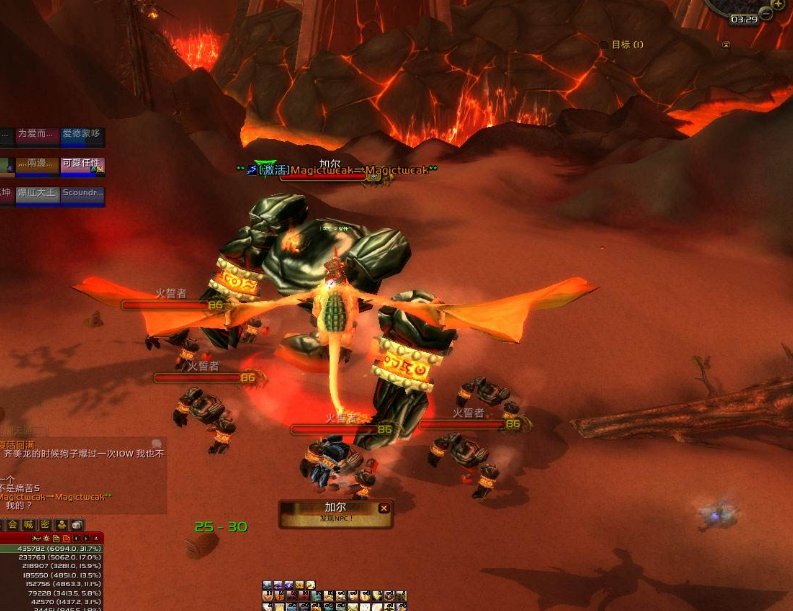Click the 可爱任性 raid frame
793x611 pixels.
(x=82, y=165)
